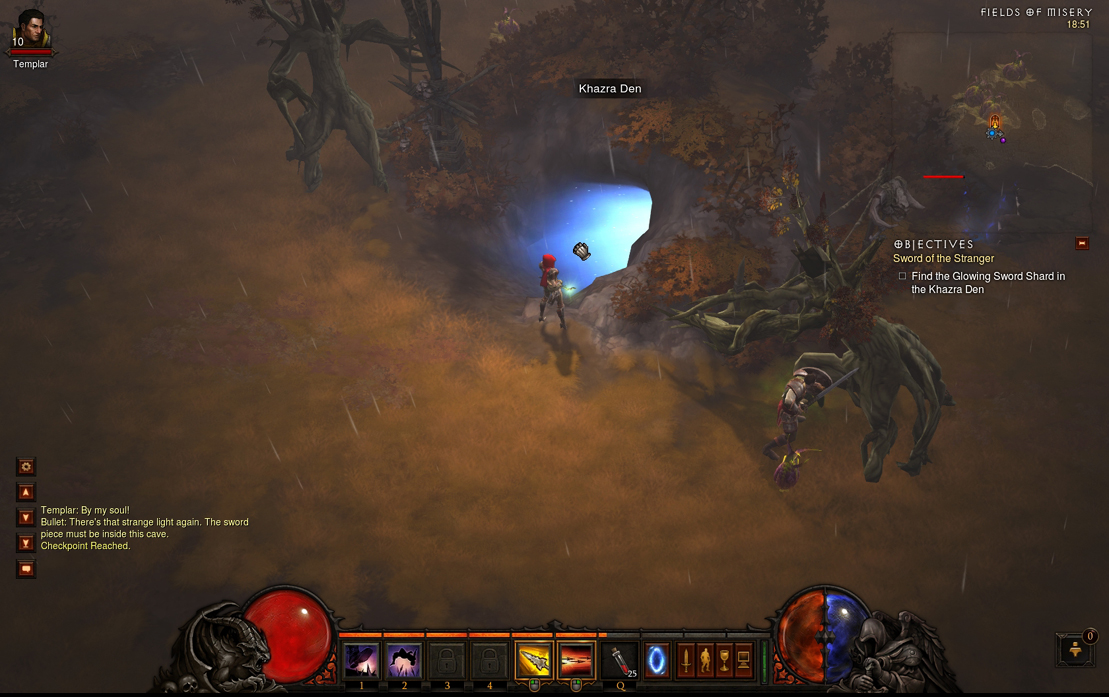Activate skill in hotbar slot 2
The height and width of the screenshot is (697, 1109).
pos(404,661)
